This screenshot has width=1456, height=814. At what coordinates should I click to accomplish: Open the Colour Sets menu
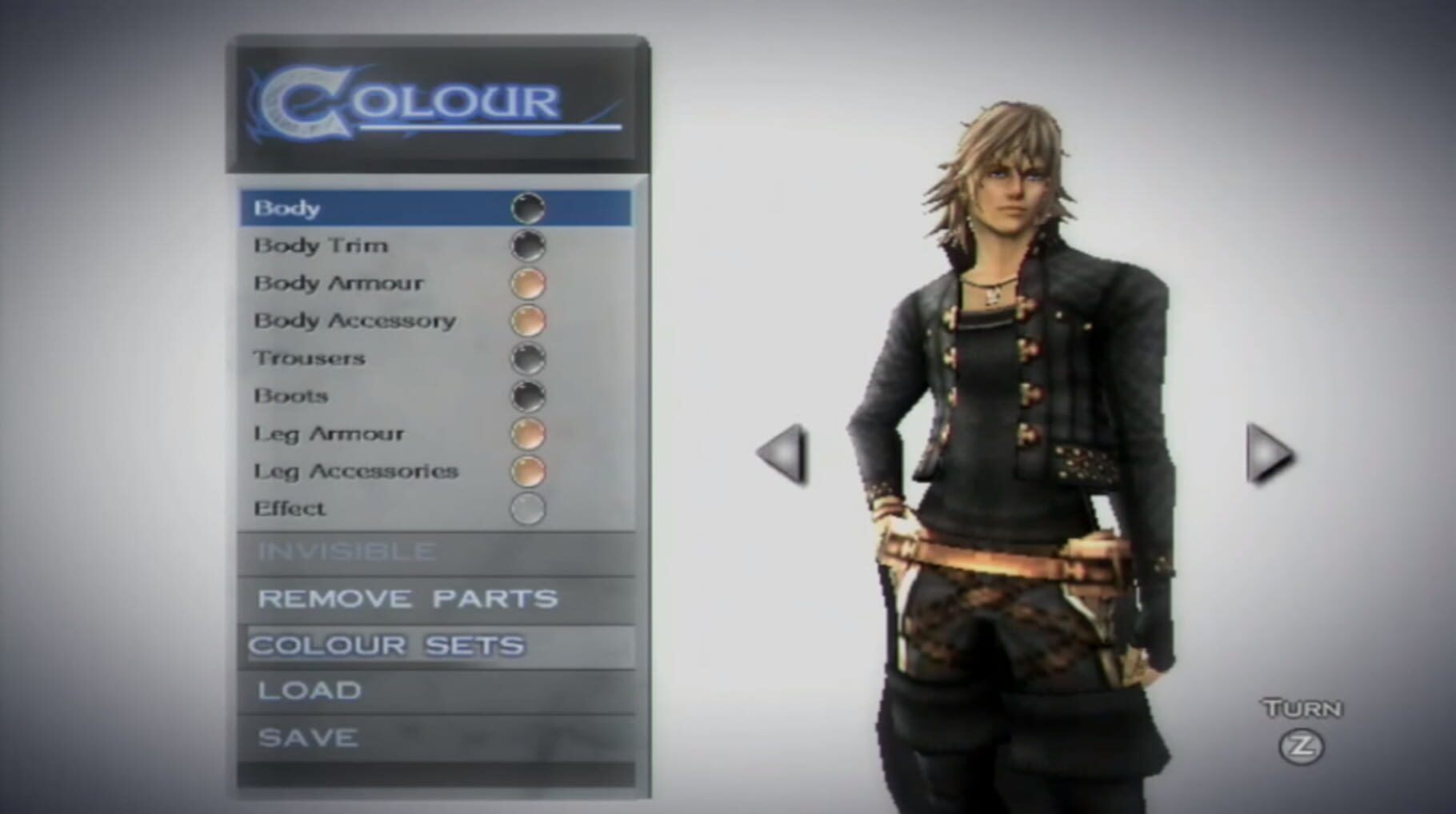point(386,646)
